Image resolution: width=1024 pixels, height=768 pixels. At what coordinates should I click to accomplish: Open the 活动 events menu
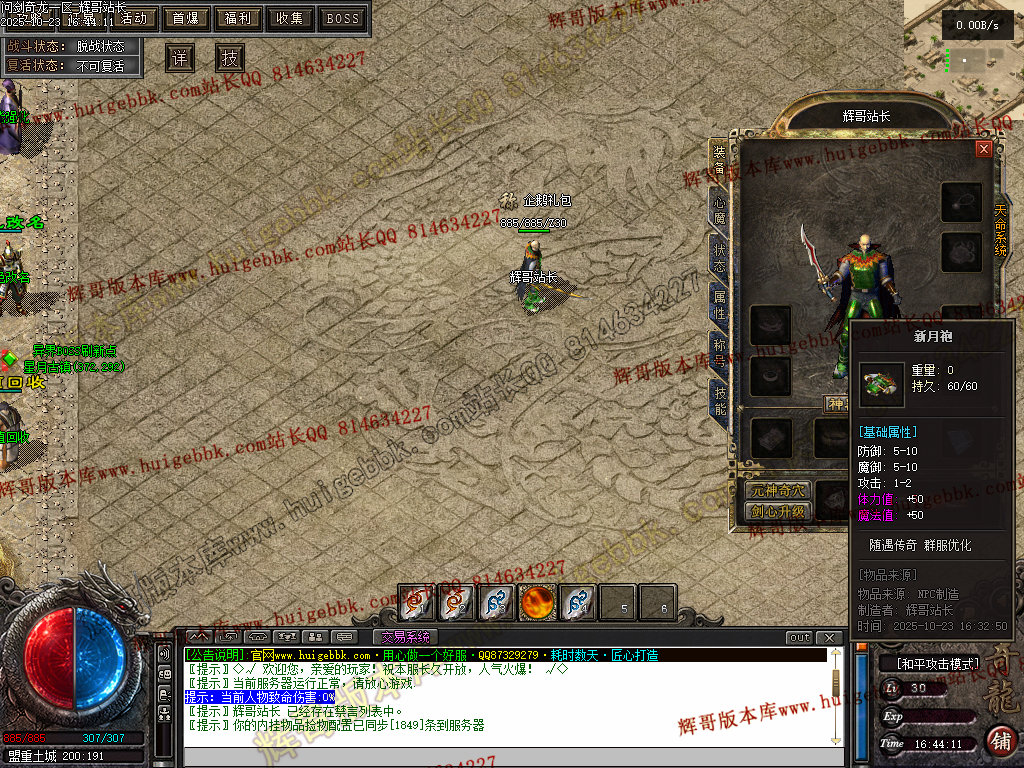pos(134,18)
